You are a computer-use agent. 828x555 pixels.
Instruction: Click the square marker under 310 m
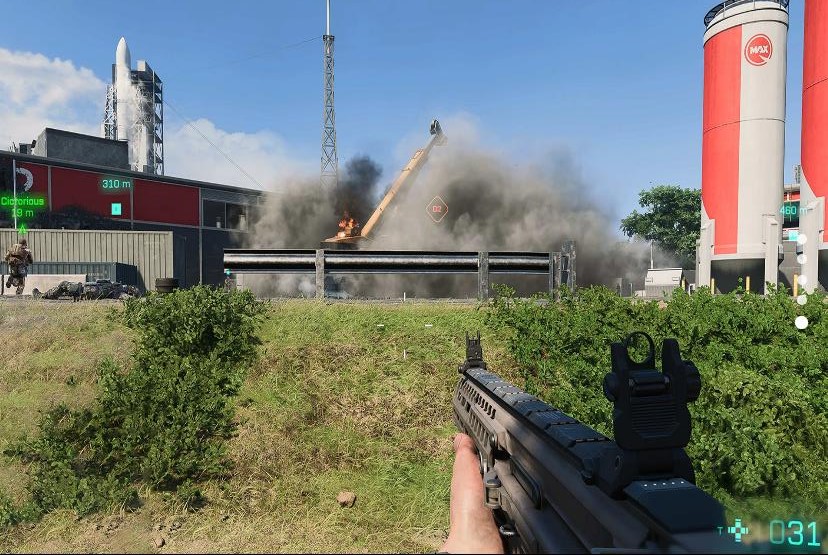point(116,209)
